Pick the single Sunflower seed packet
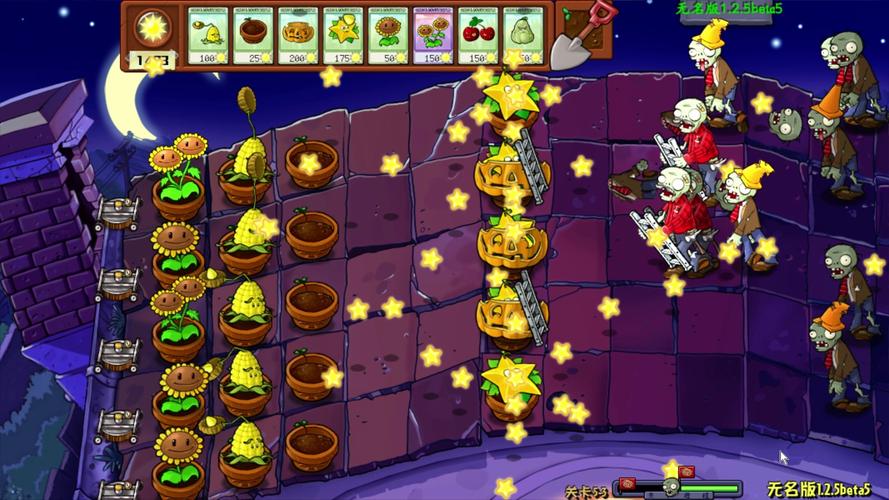Screen dimensions: 889x500 pyautogui.click(x=389, y=36)
